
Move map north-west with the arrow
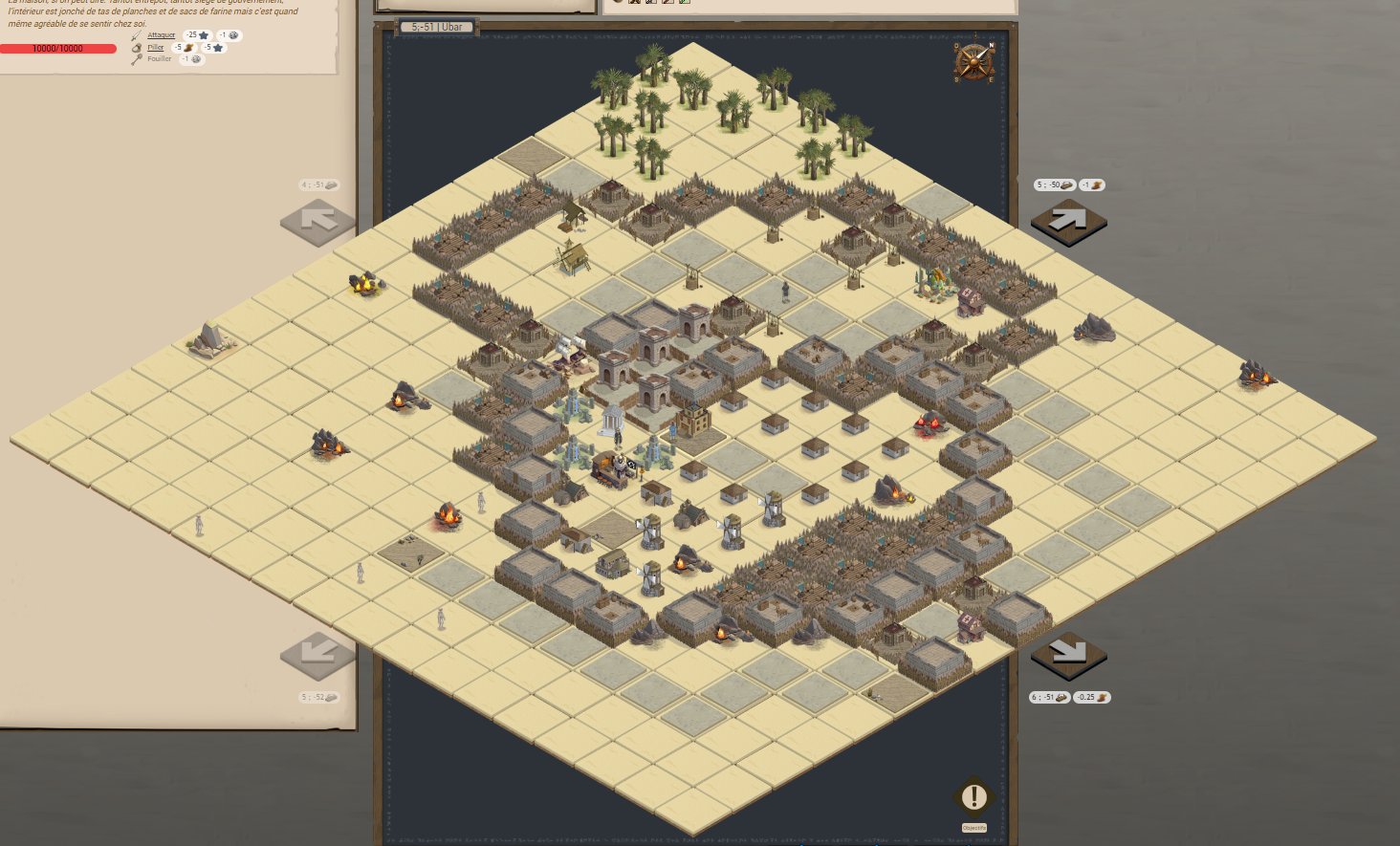click(317, 221)
